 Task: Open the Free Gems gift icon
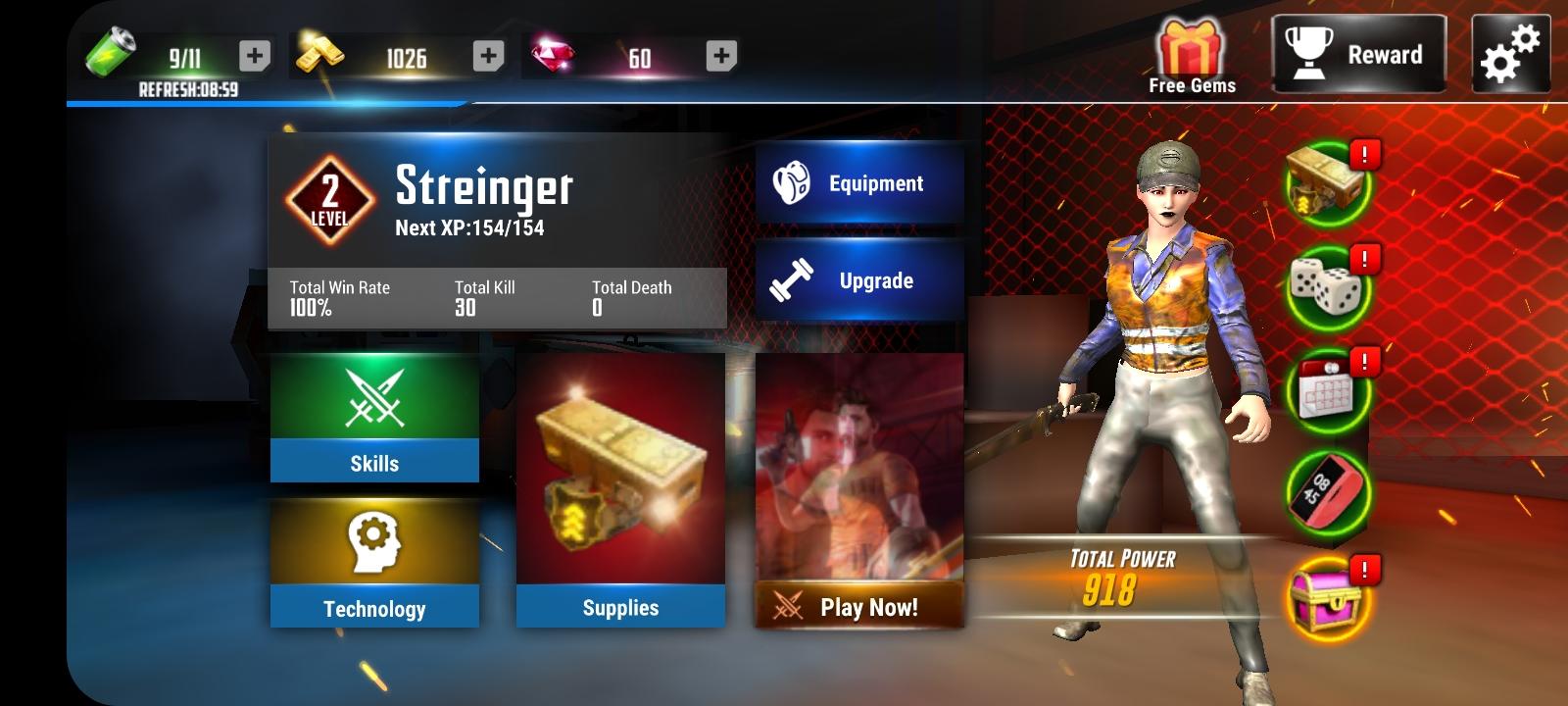(x=1189, y=47)
